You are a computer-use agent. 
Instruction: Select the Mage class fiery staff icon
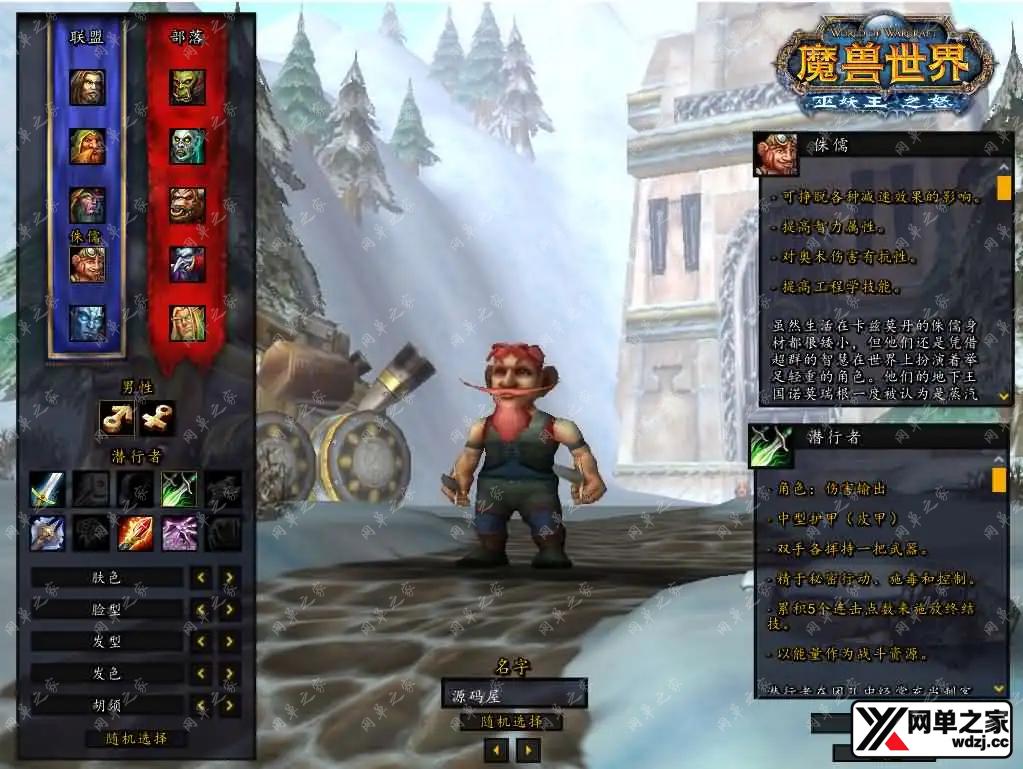tap(135, 533)
